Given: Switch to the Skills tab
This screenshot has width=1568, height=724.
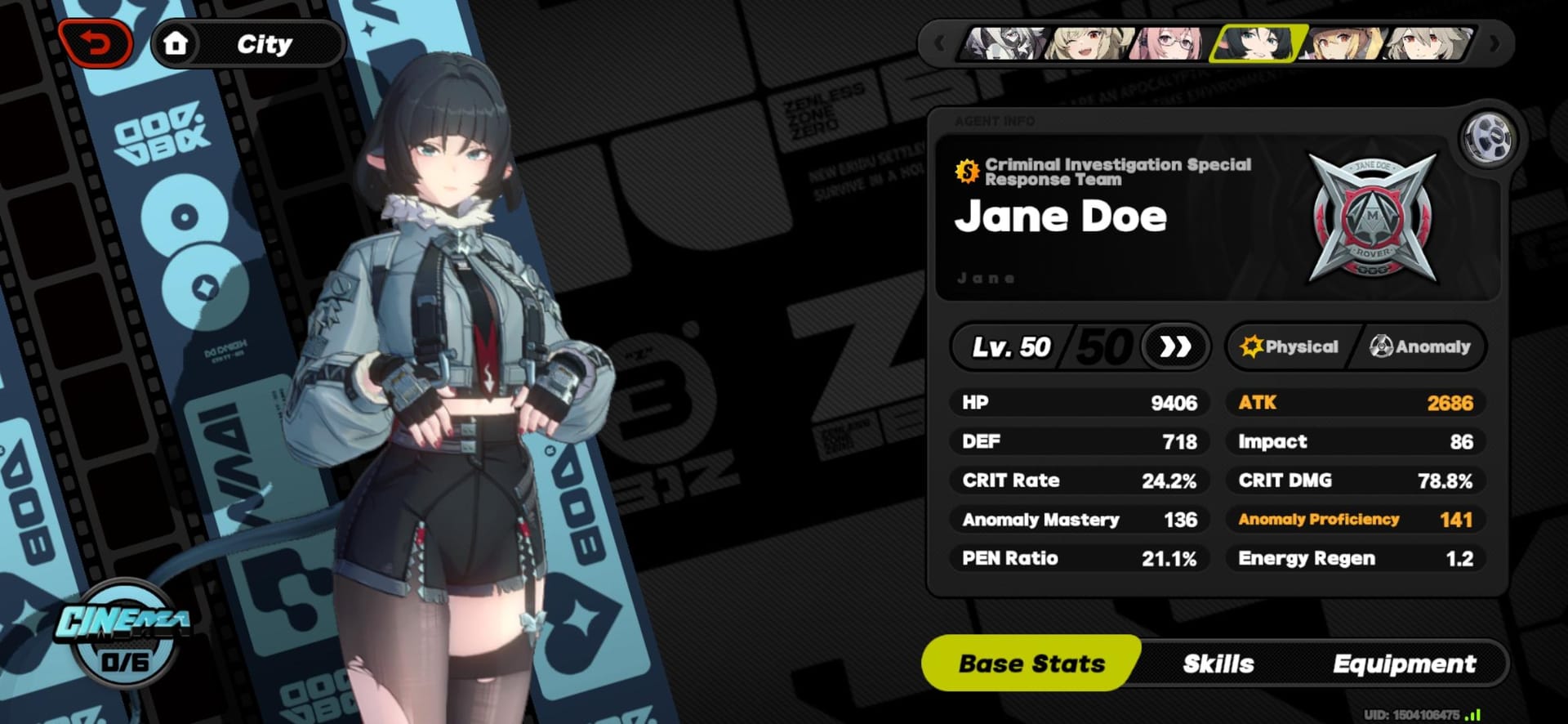Looking at the screenshot, I should (x=1218, y=664).
